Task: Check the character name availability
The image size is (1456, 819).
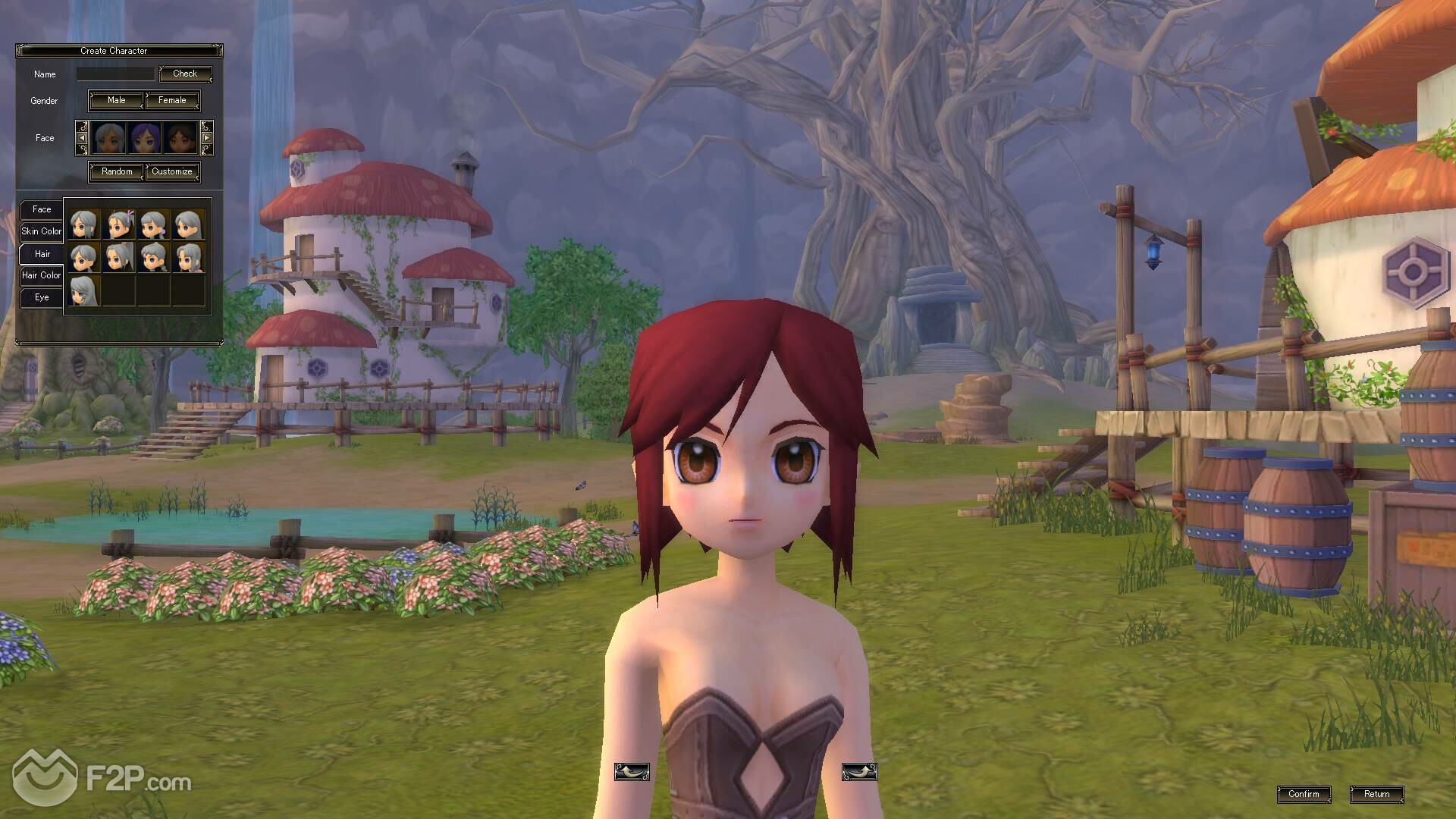Action: tap(185, 74)
